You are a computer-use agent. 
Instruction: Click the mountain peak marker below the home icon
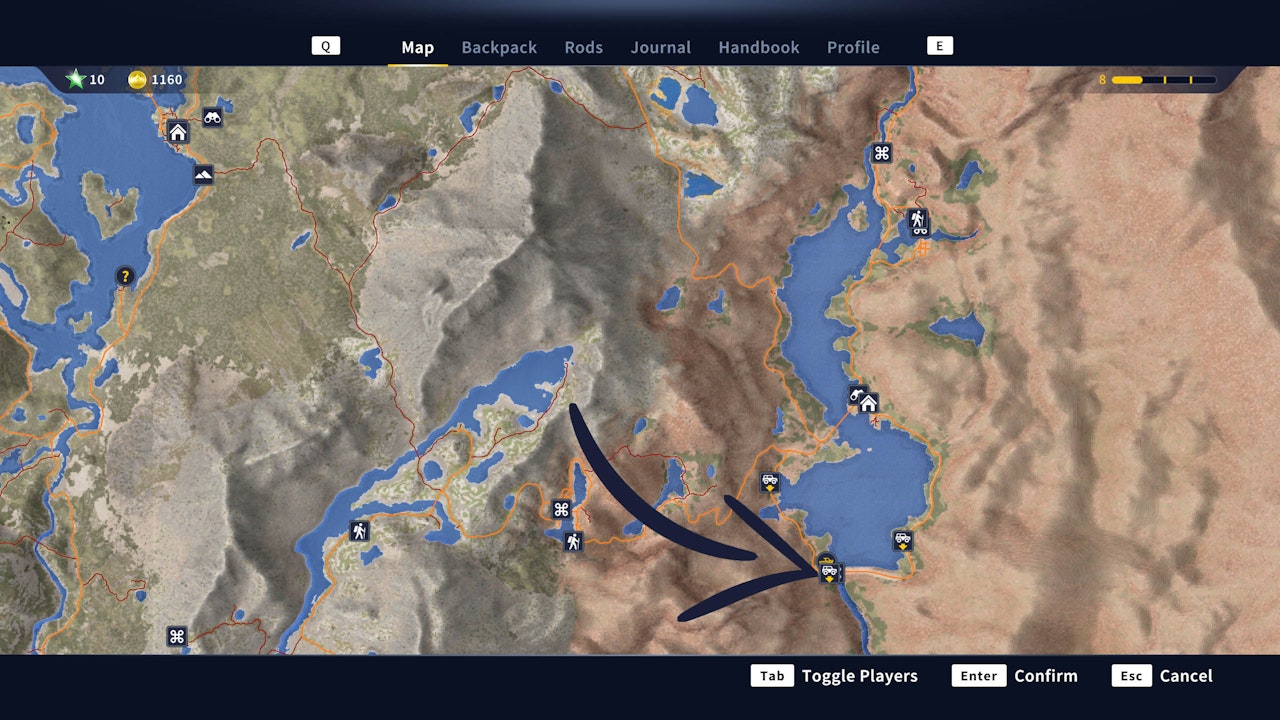(x=202, y=174)
